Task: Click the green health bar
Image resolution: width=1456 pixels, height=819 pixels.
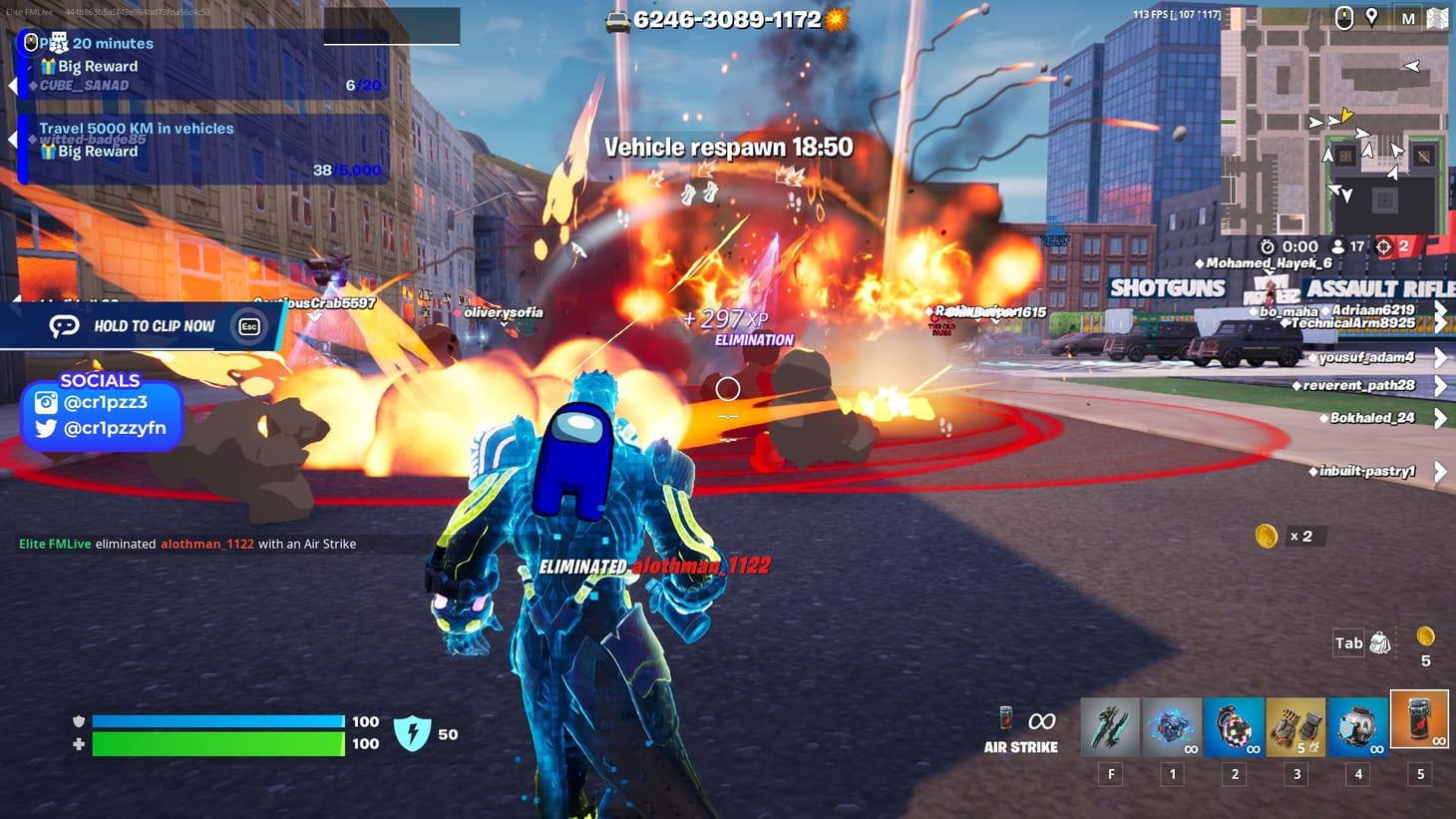Action: 217,743
